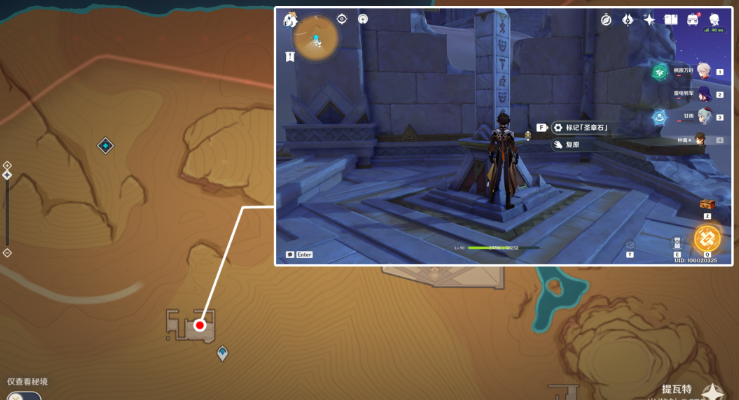Open the adventurer handbook book icon
Image resolution: width=739 pixels, height=400 pixels.
point(671,19)
